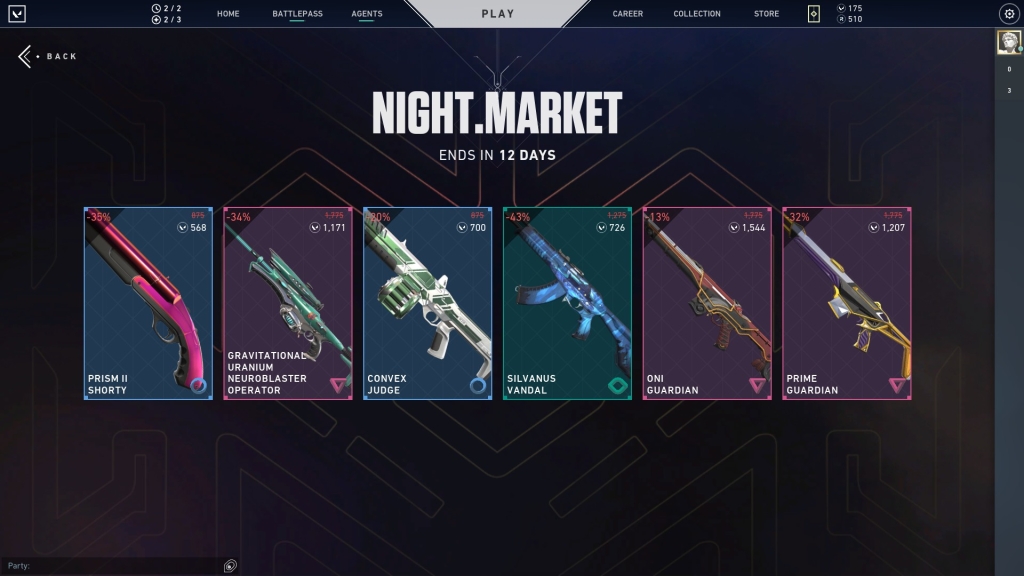The image size is (1024, 576).
Task: Open the Home tab
Action: (228, 14)
